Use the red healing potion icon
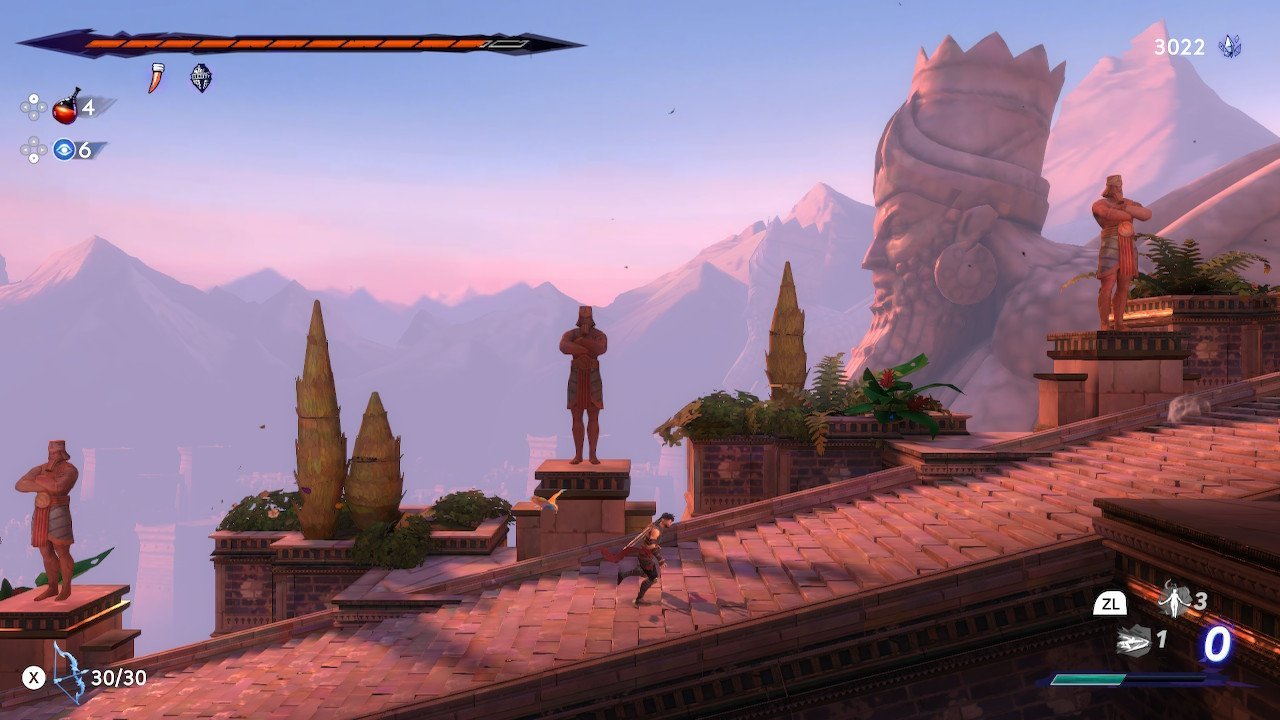The height and width of the screenshot is (720, 1280). coord(66,106)
